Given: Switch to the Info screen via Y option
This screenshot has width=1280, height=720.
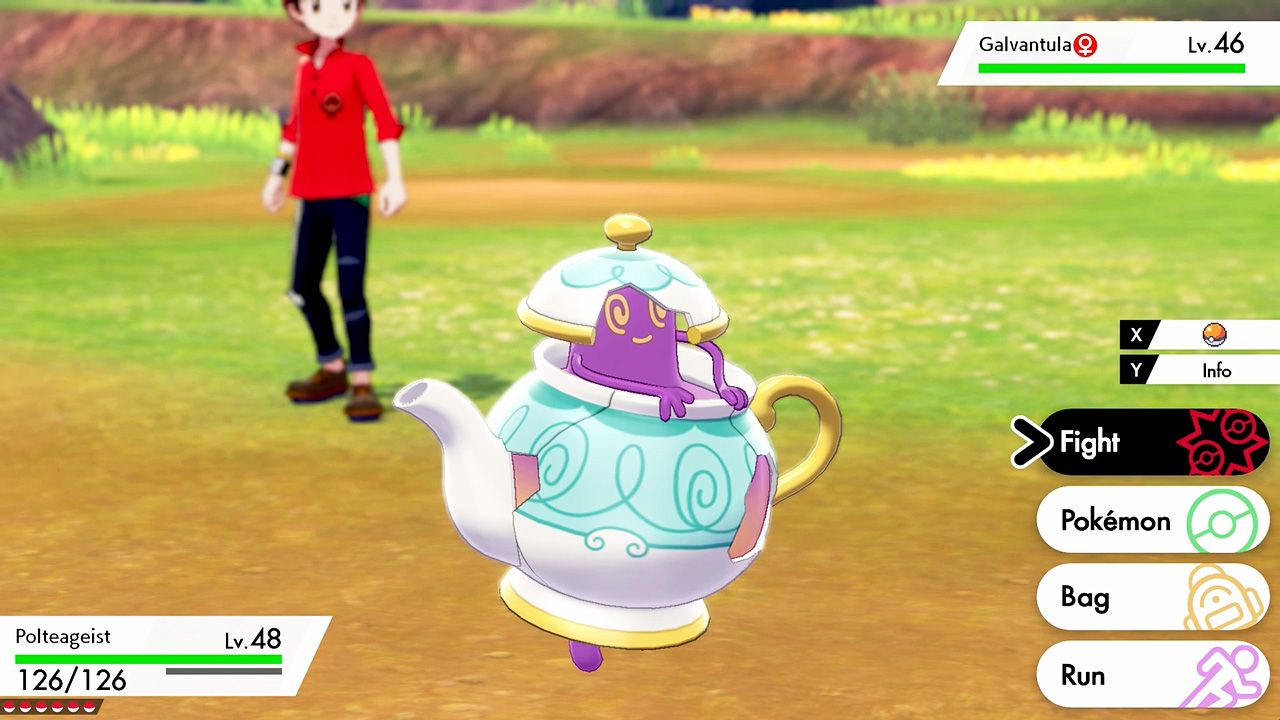Looking at the screenshot, I should pos(1218,370).
